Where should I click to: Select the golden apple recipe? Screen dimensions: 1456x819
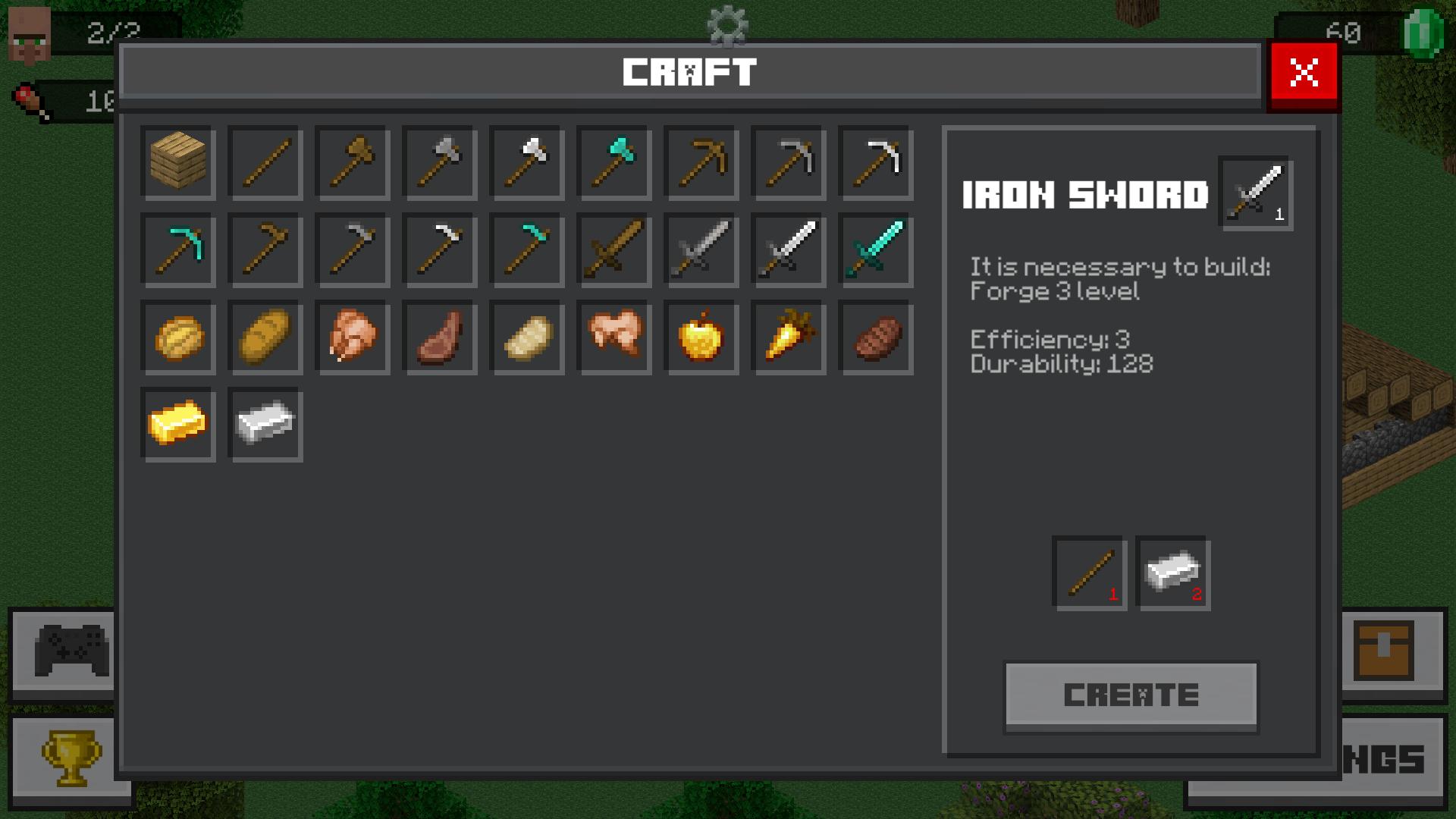pyautogui.click(x=701, y=337)
